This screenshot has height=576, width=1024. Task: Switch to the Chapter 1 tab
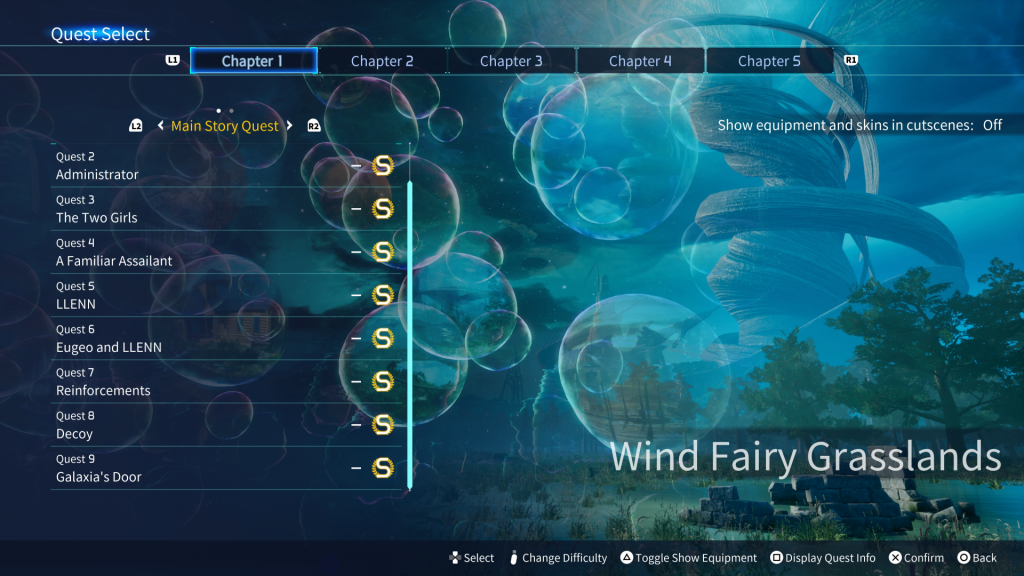click(x=253, y=61)
